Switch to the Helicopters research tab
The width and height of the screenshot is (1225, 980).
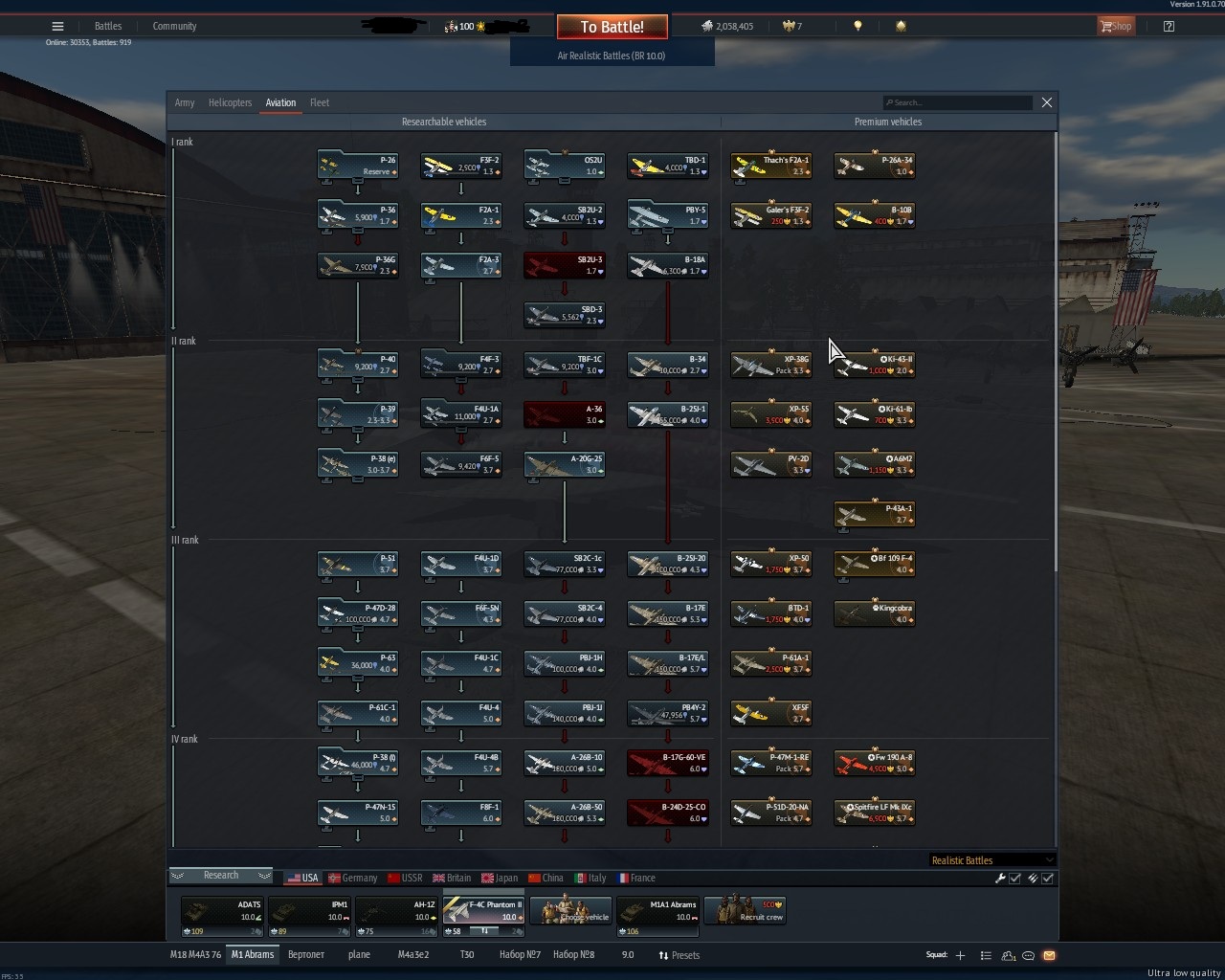click(230, 102)
